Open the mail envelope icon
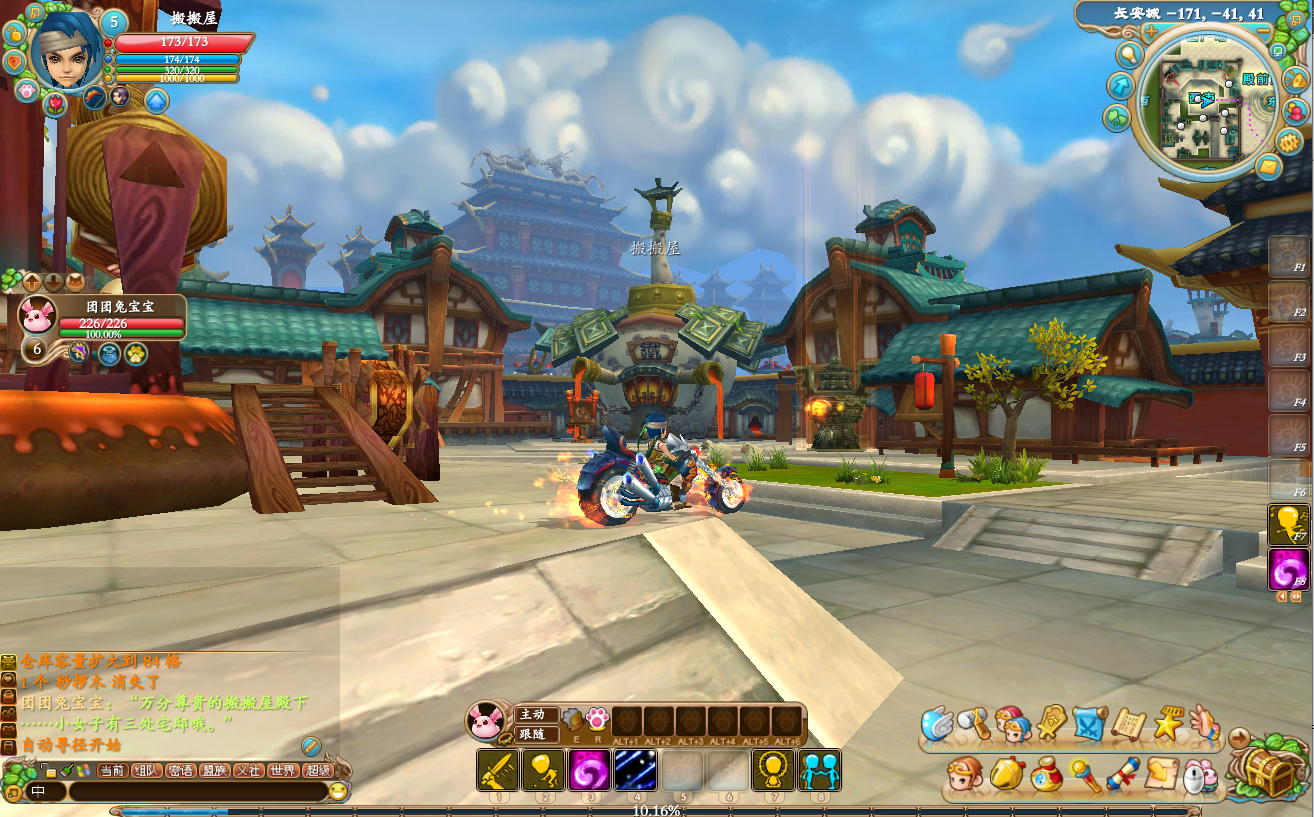The image size is (1314, 817). point(1267,165)
